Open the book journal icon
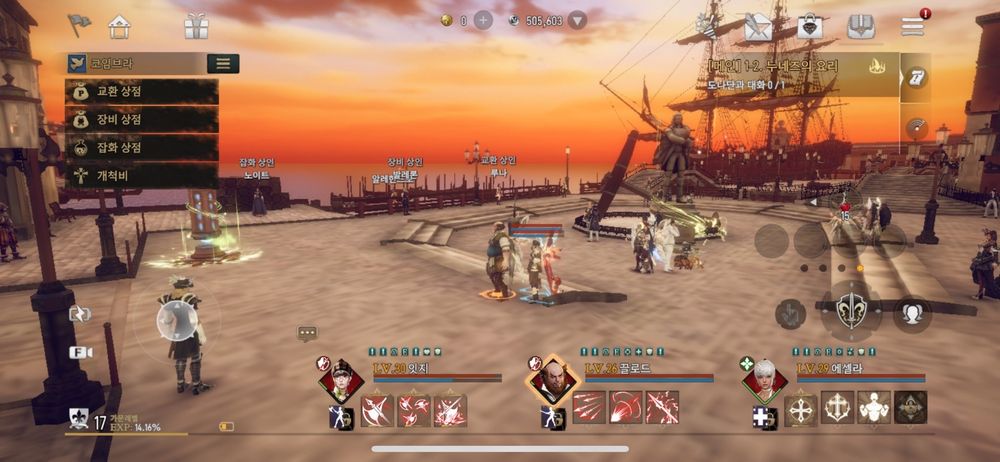The image size is (1000, 462). (x=861, y=27)
